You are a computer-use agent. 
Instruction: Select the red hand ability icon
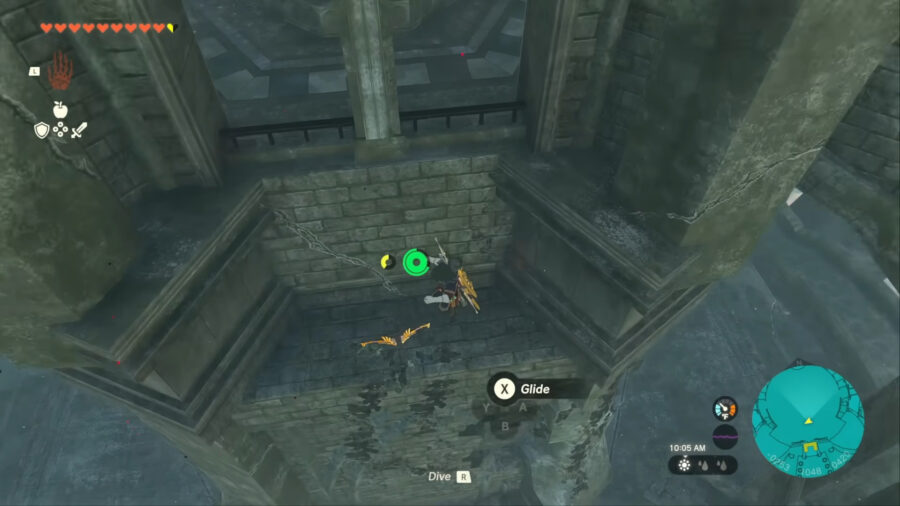coord(60,71)
